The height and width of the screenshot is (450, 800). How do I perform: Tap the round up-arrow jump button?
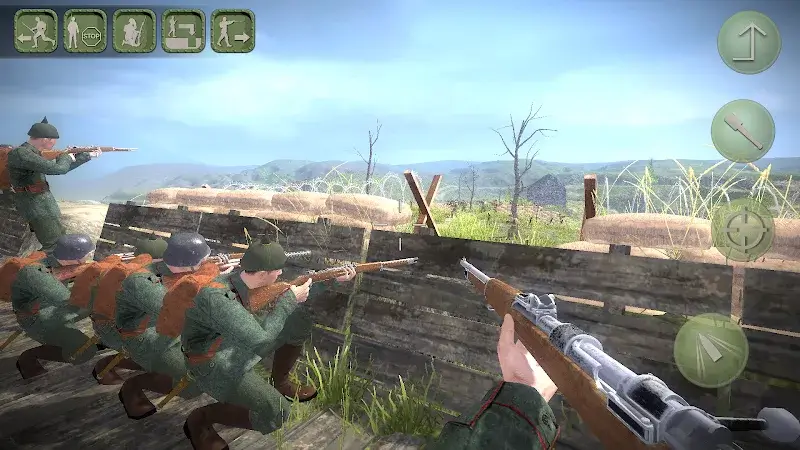click(x=749, y=42)
